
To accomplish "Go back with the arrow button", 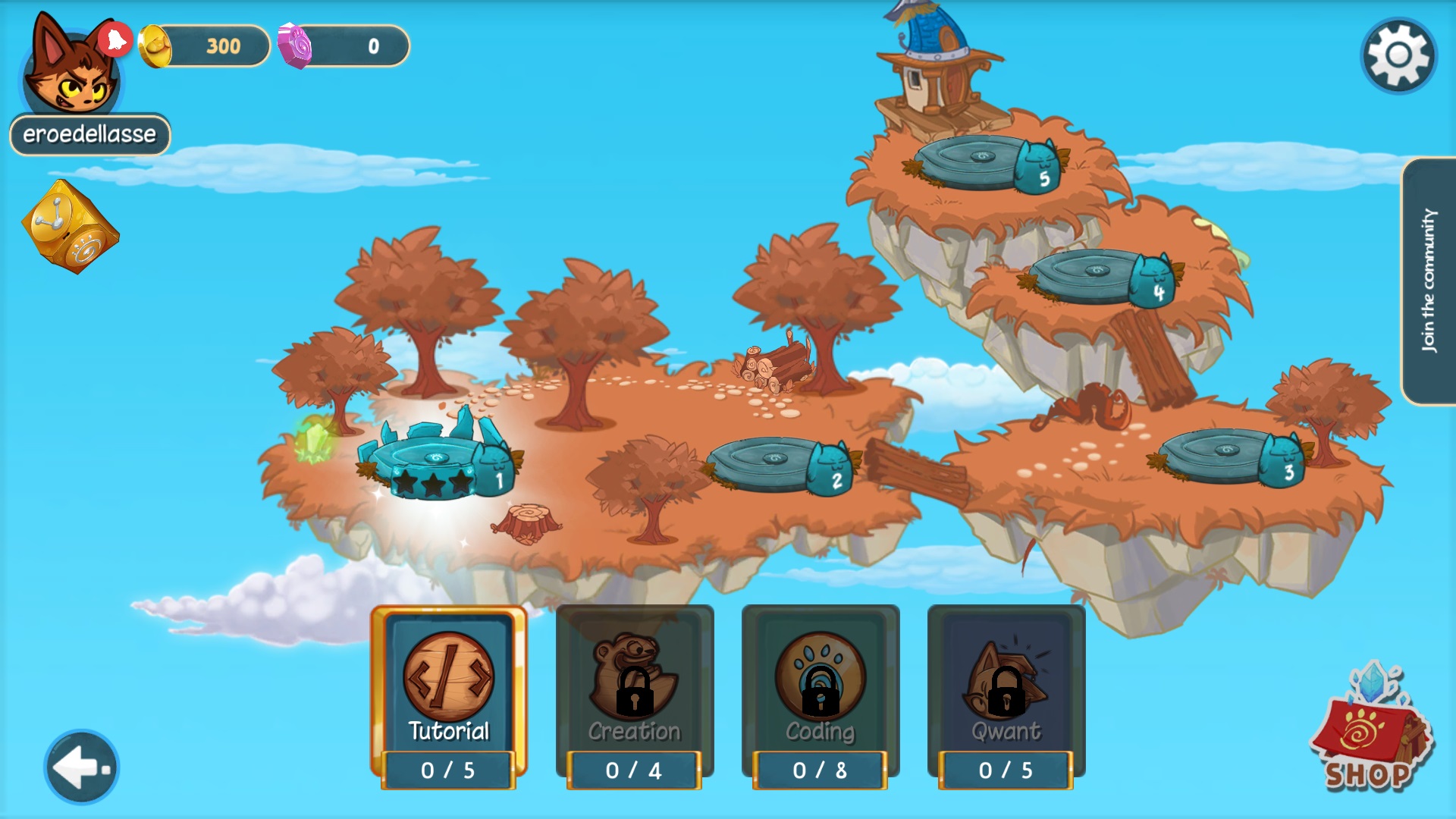I will (81, 767).
